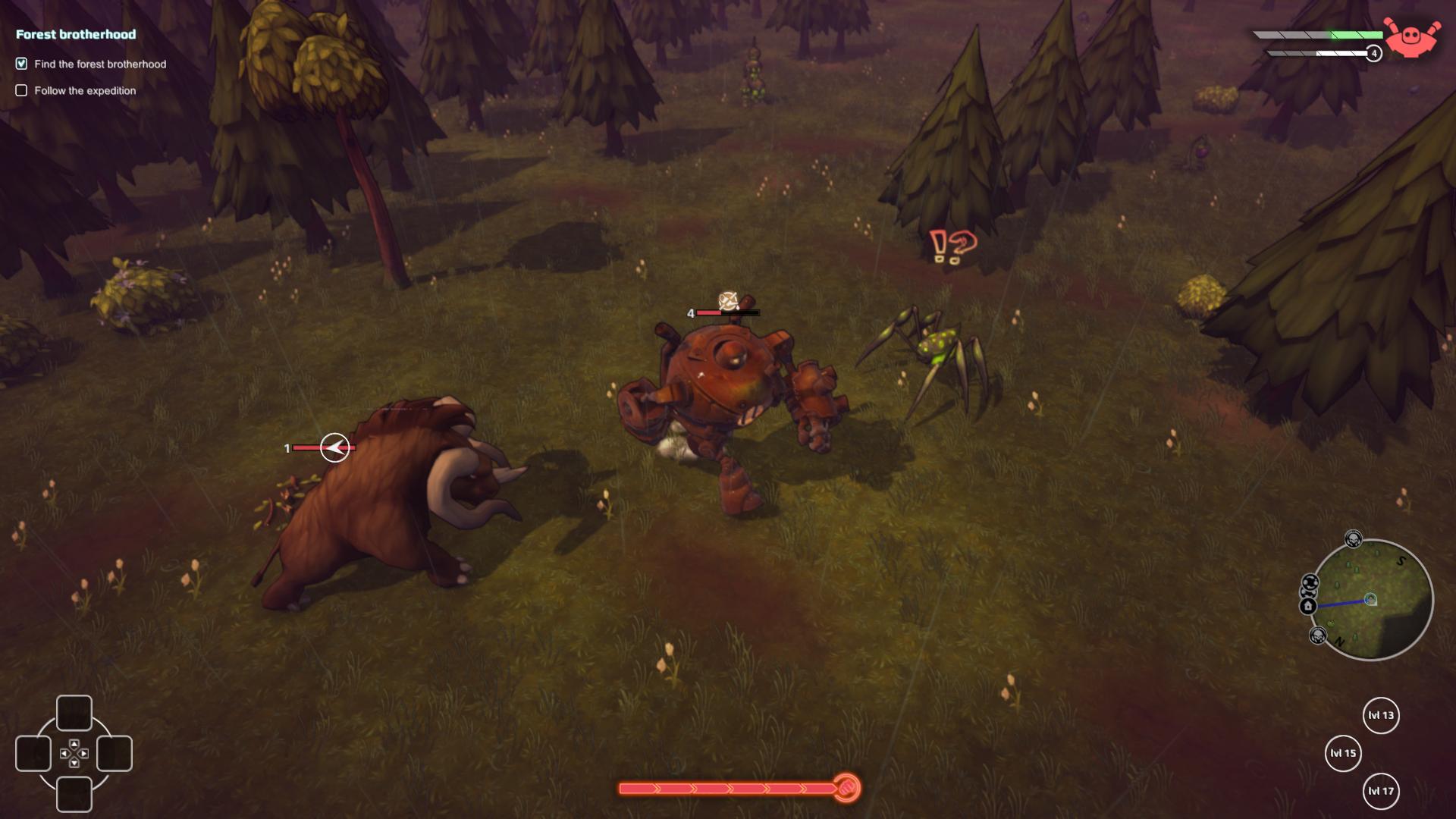
Task: Tick the Follow the expedition objective checkbox
Action: click(x=21, y=90)
